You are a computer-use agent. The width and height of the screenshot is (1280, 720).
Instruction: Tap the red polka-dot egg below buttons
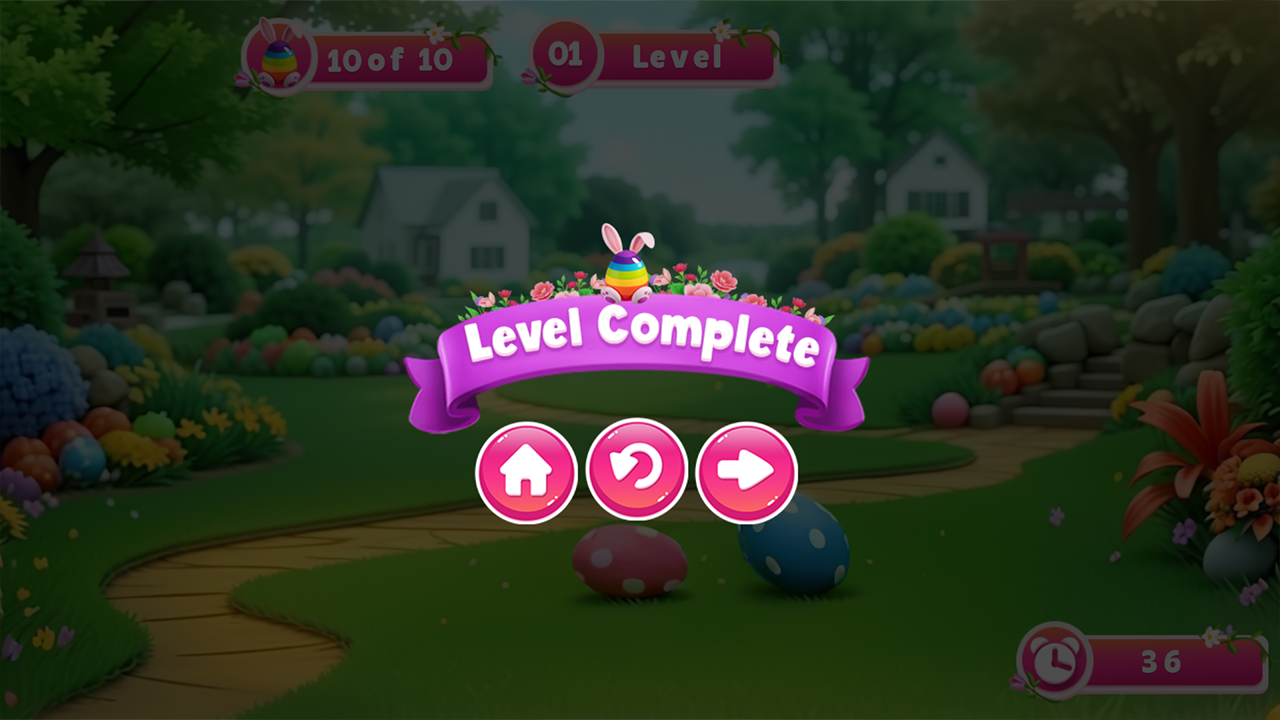pos(630,560)
